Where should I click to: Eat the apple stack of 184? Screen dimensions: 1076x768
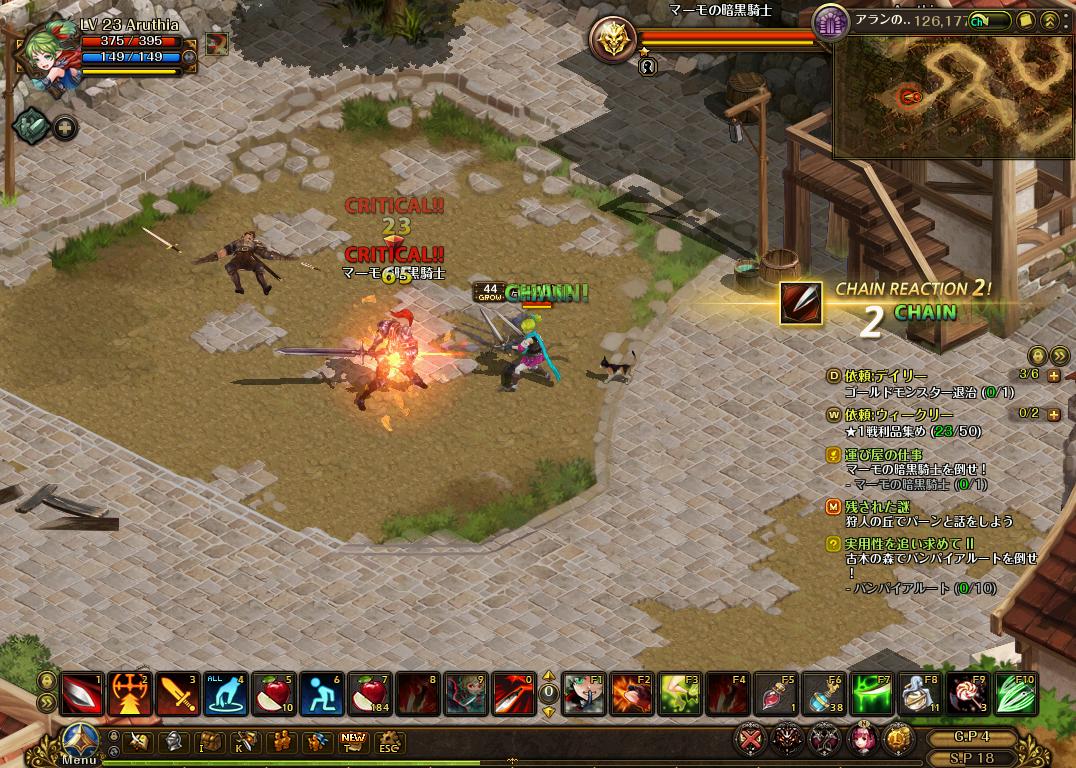click(369, 694)
